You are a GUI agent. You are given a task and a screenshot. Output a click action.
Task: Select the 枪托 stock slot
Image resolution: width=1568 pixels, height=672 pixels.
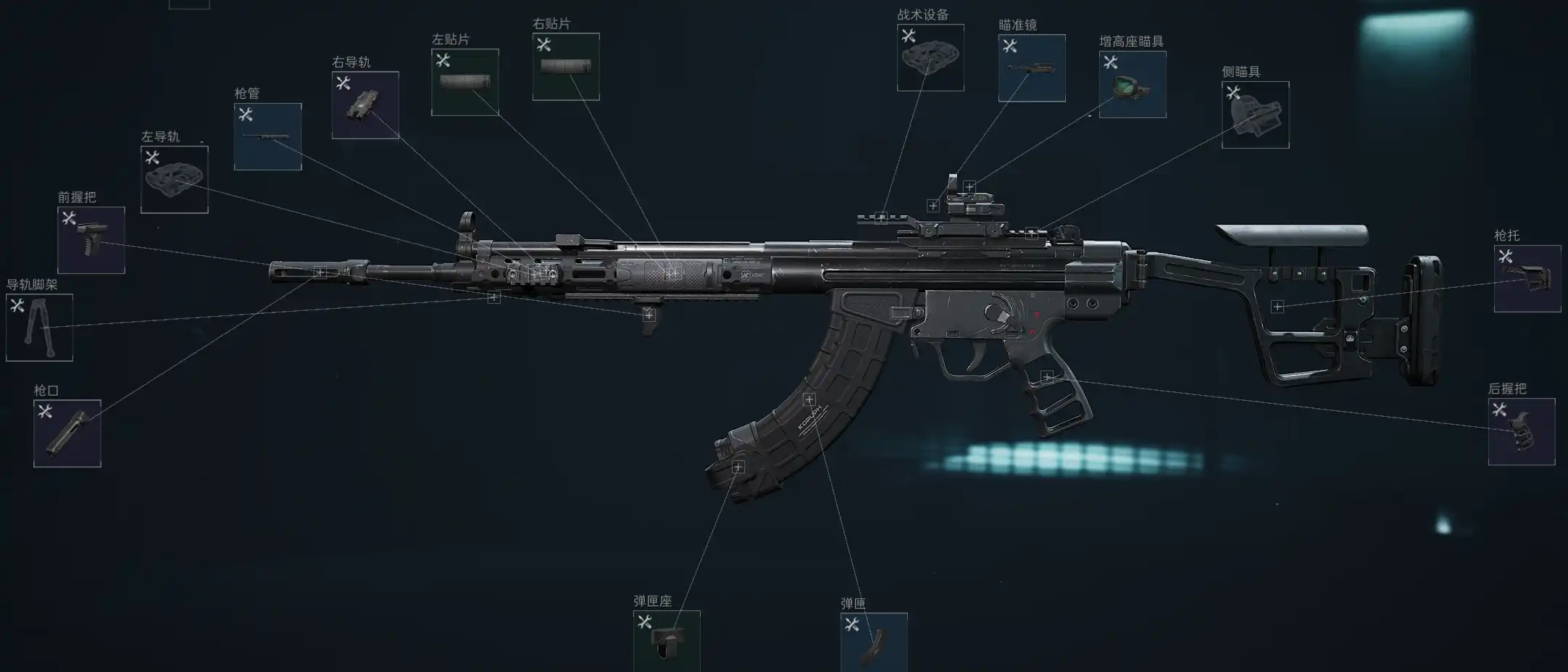click(x=1527, y=279)
